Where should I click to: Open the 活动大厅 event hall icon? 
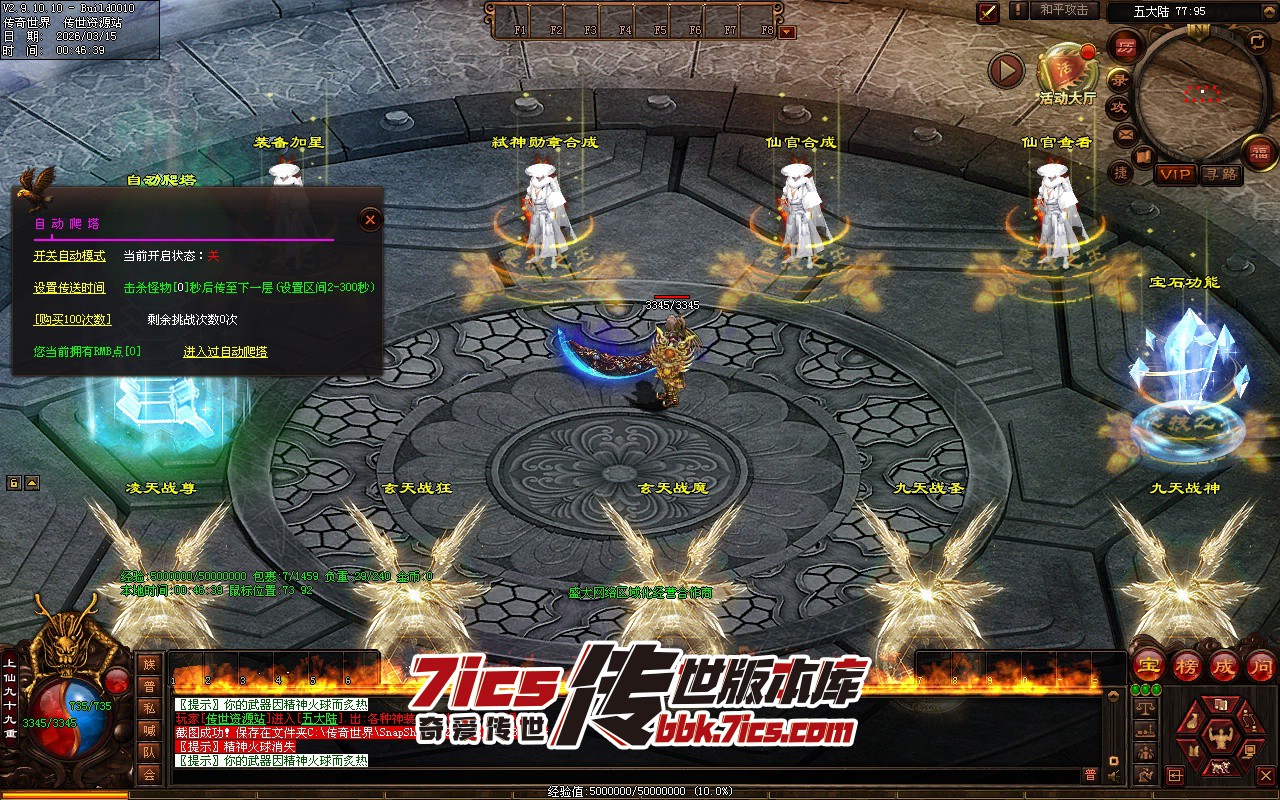coord(1067,70)
